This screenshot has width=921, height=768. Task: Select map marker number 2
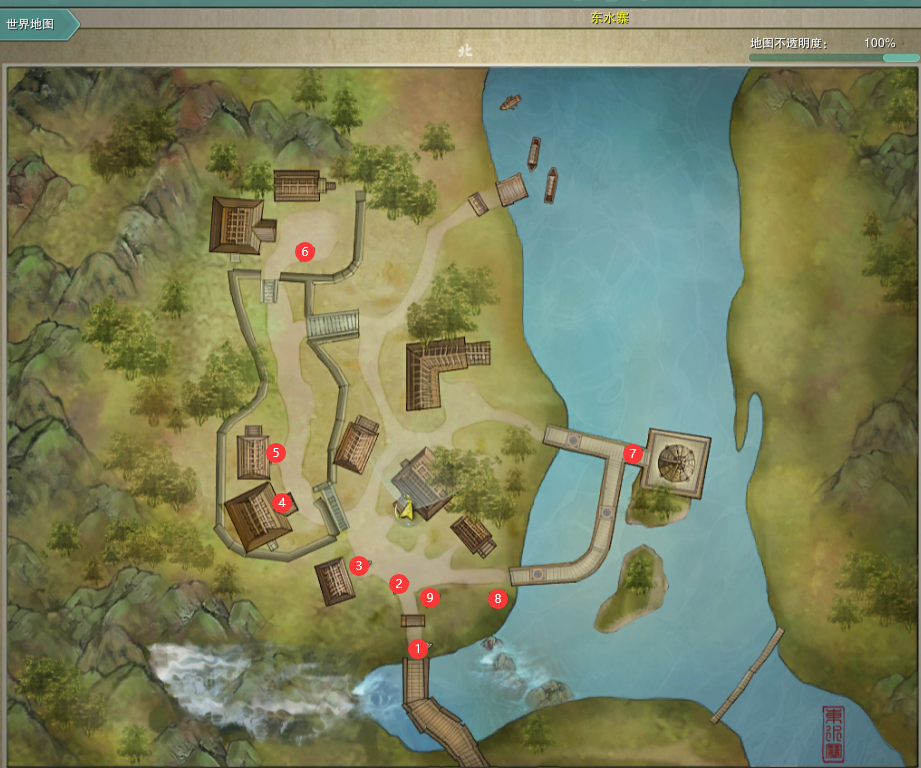click(x=399, y=583)
